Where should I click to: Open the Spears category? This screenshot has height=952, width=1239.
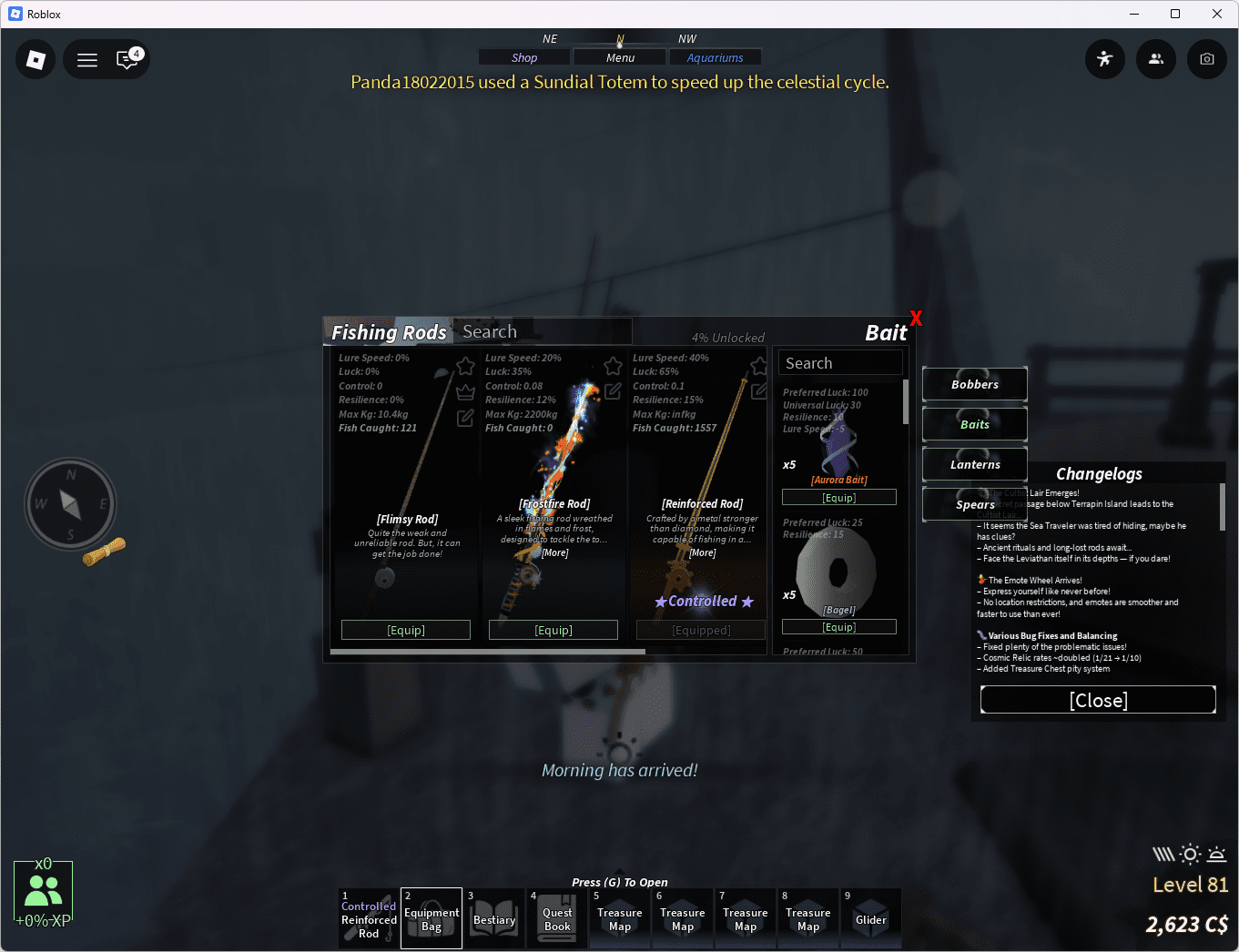pyautogui.click(x=974, y=504)
